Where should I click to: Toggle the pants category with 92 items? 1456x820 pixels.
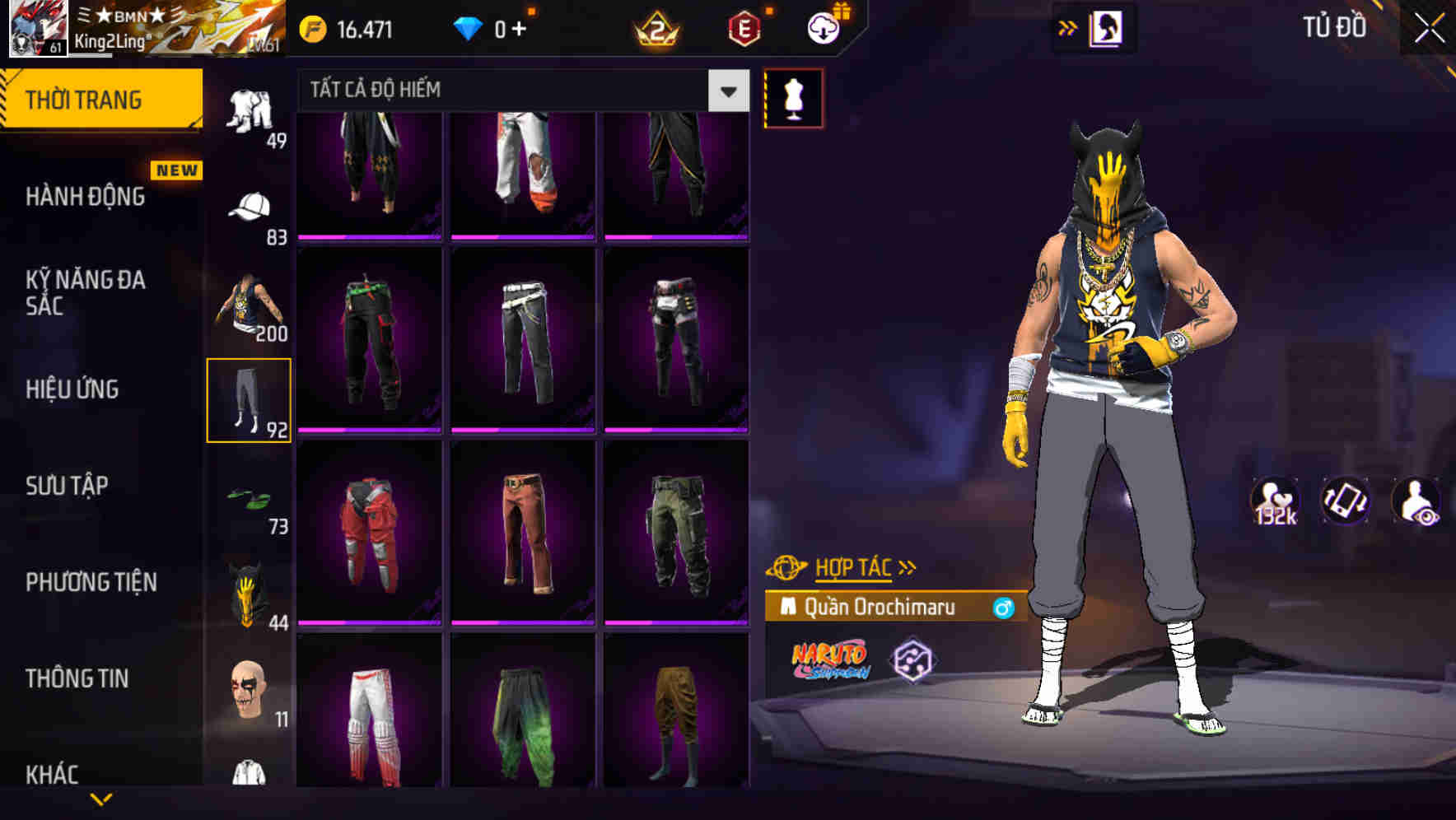(250, 401)
